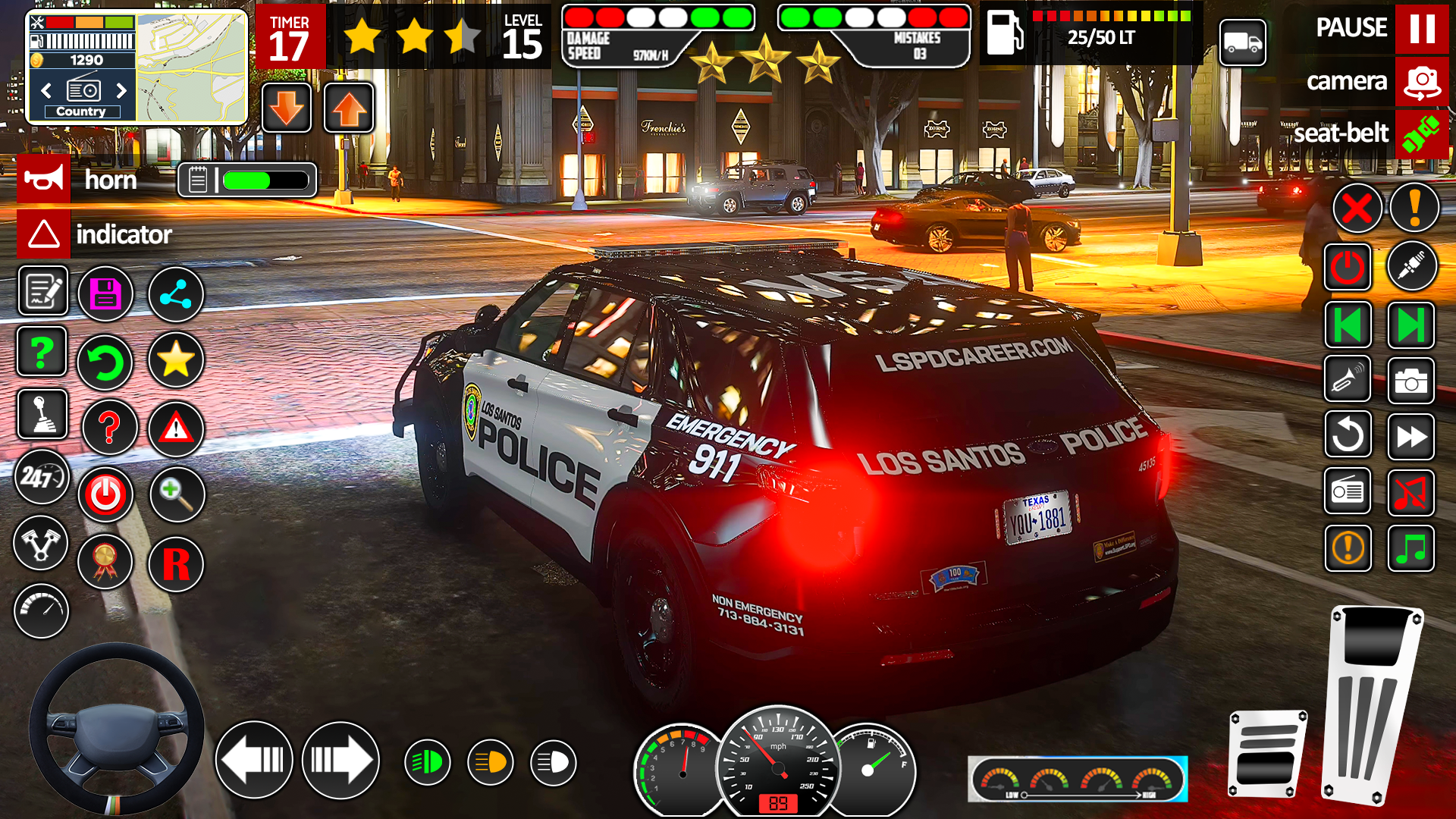
Task: Click the red R reverse button
Action: 176,564
